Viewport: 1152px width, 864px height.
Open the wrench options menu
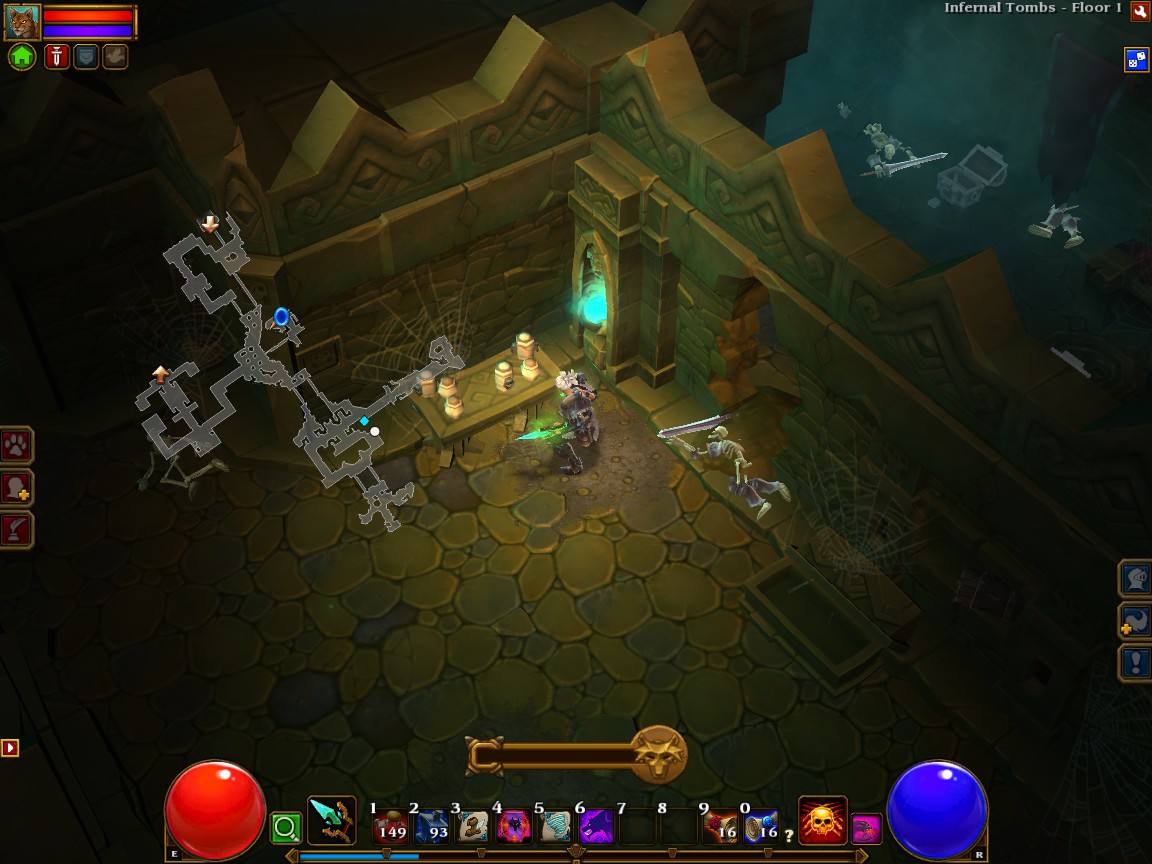pos(1139,11)
